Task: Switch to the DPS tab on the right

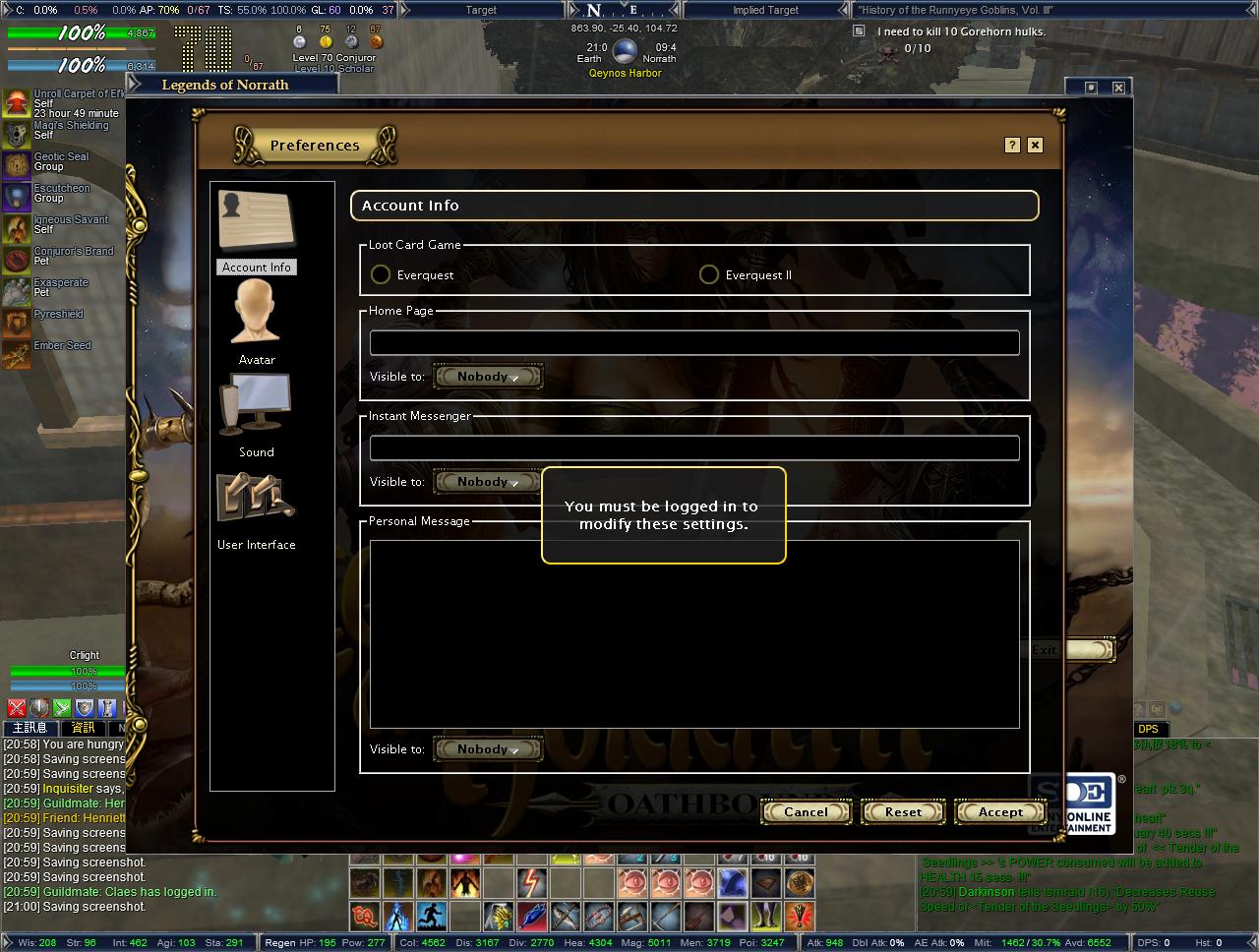Action: pyautogui.click(x=1147, y=729)
